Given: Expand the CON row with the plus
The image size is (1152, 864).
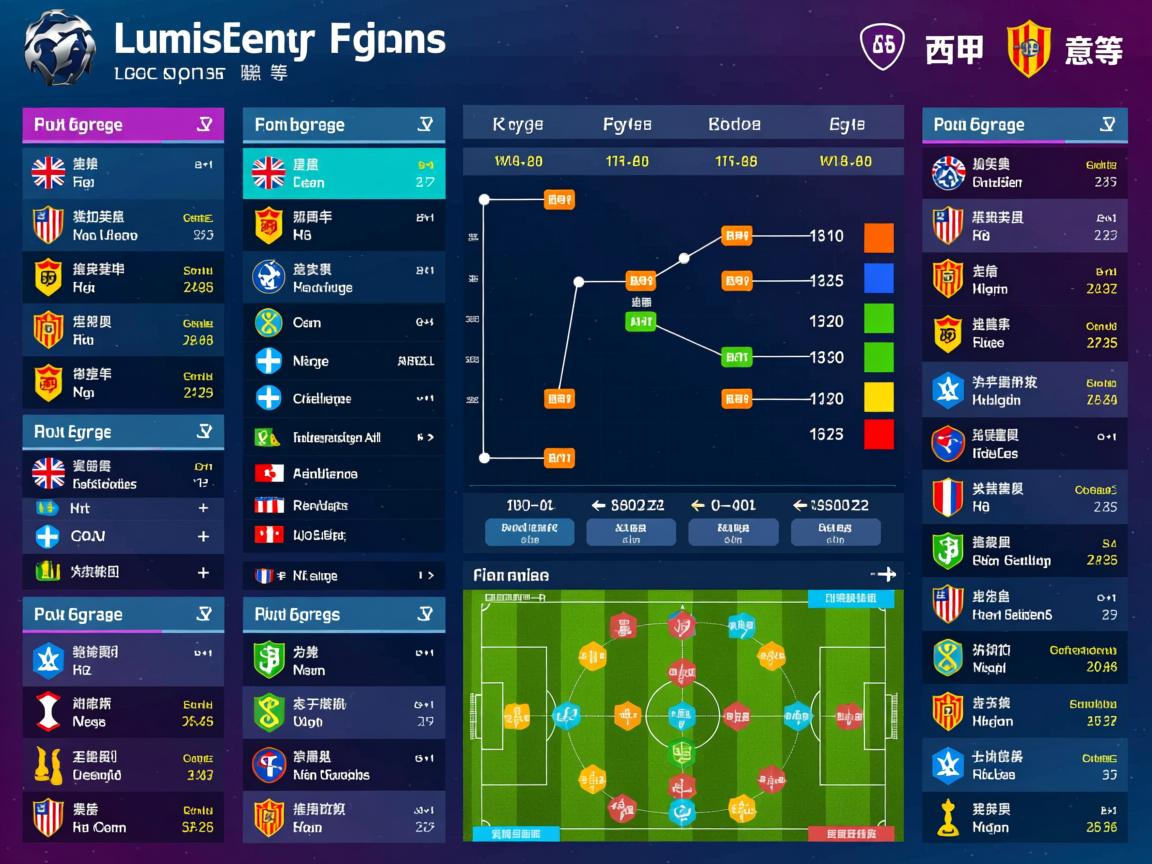Looking at the screenshot, I should click(x=203, y=537).
